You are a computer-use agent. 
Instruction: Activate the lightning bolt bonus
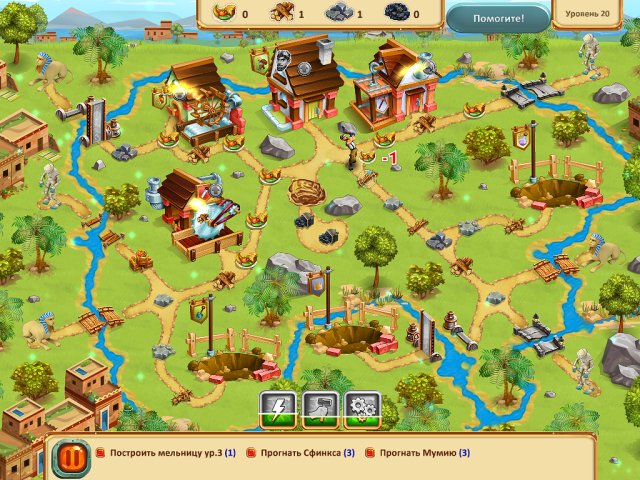278,410
